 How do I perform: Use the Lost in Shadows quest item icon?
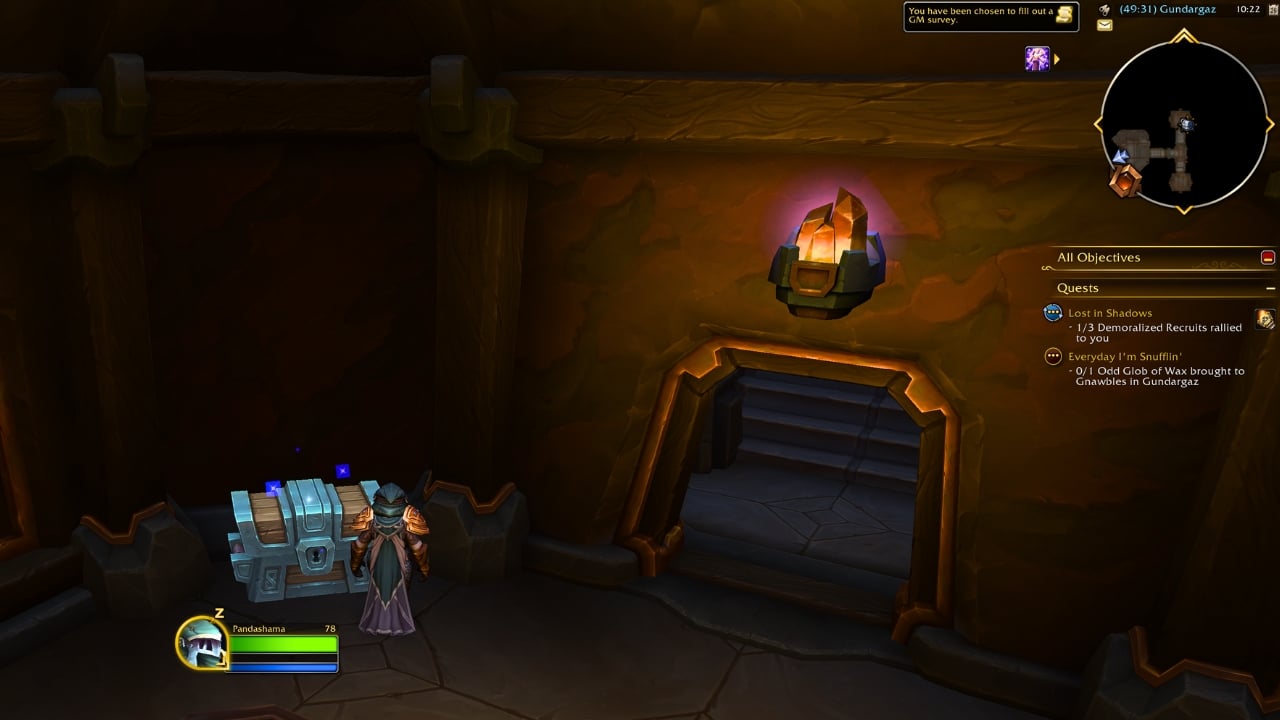pos(1264,320)
